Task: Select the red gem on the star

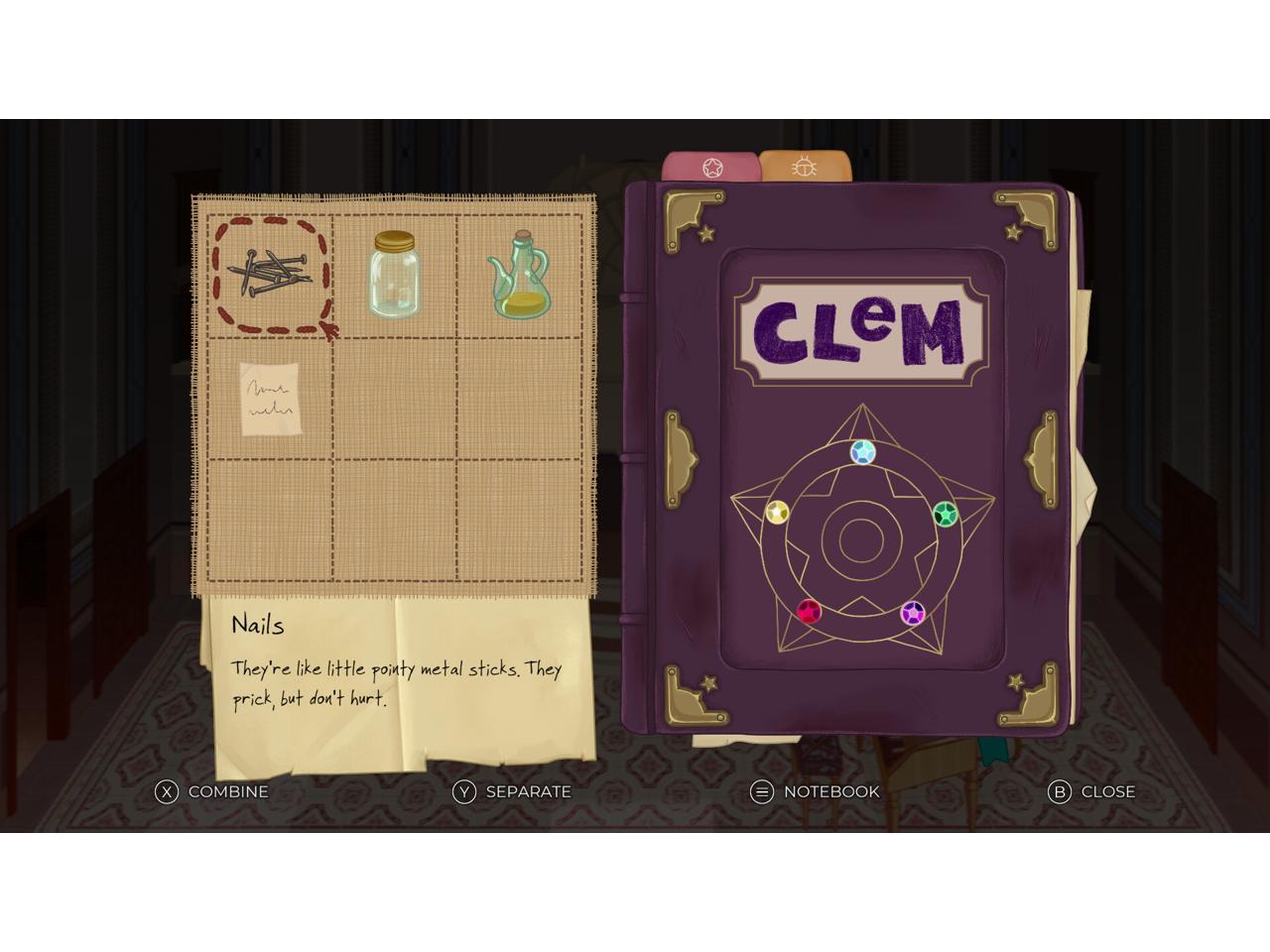Action: 810,611
